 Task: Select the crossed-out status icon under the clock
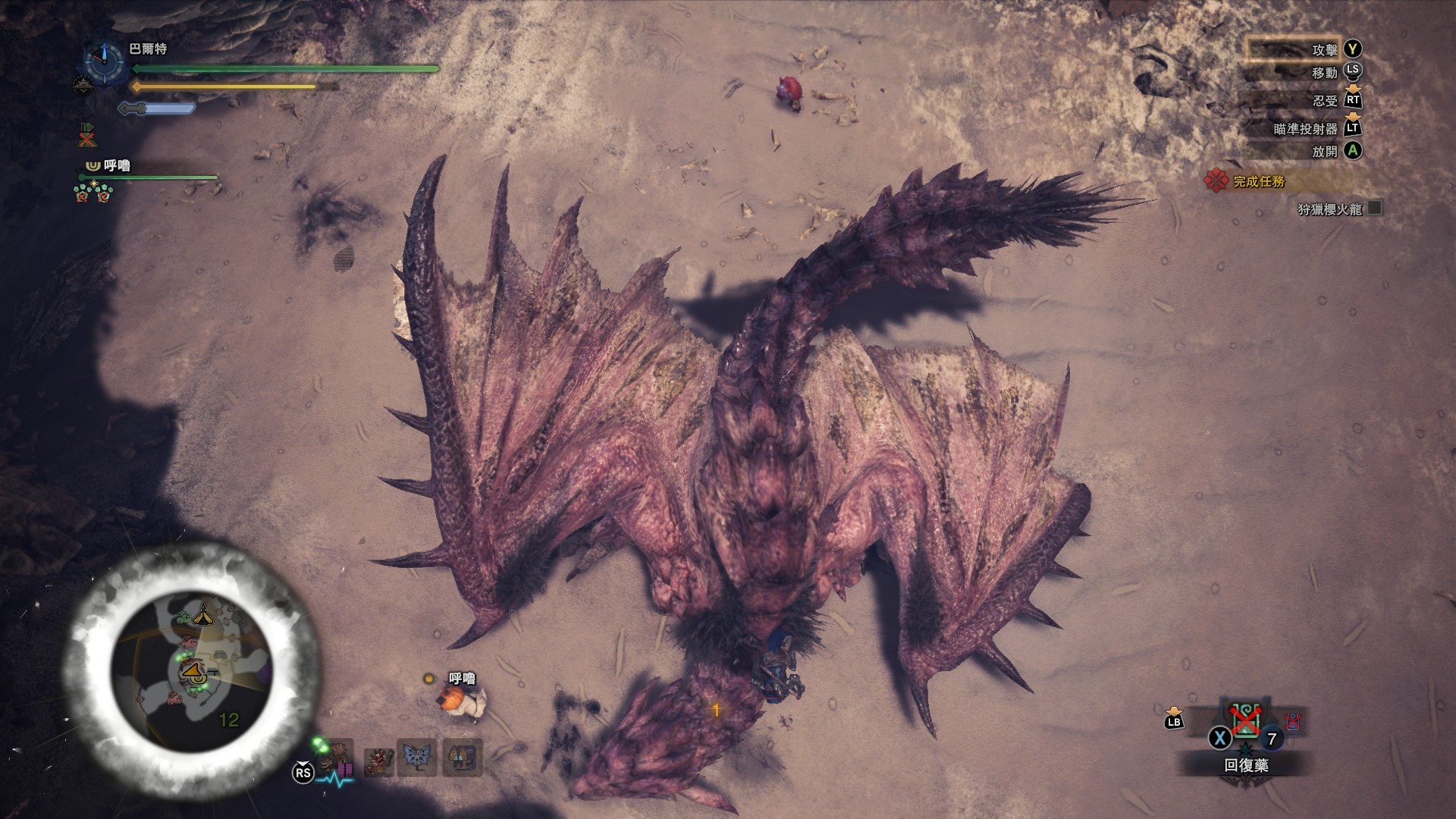click(x=88, y=136)
